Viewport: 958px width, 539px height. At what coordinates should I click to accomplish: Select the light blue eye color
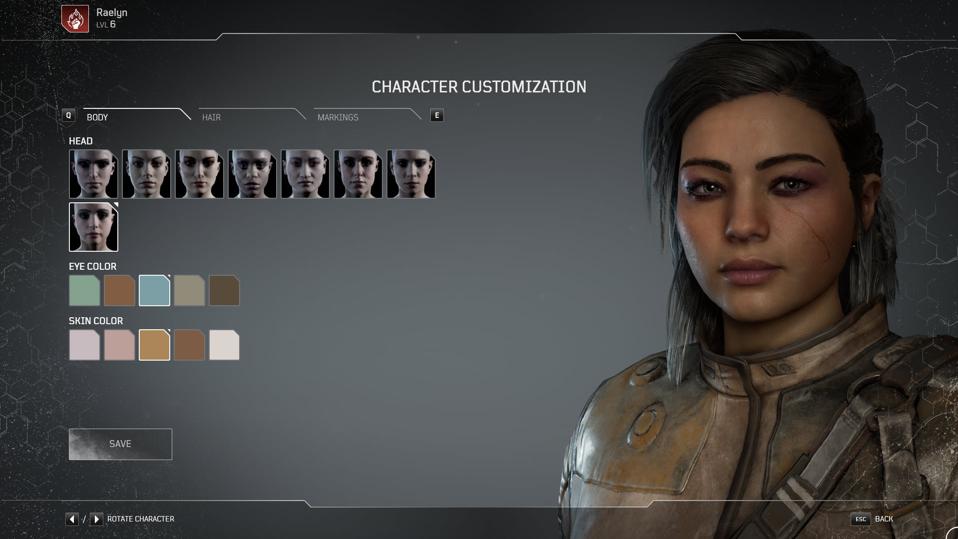coord(154,291)
